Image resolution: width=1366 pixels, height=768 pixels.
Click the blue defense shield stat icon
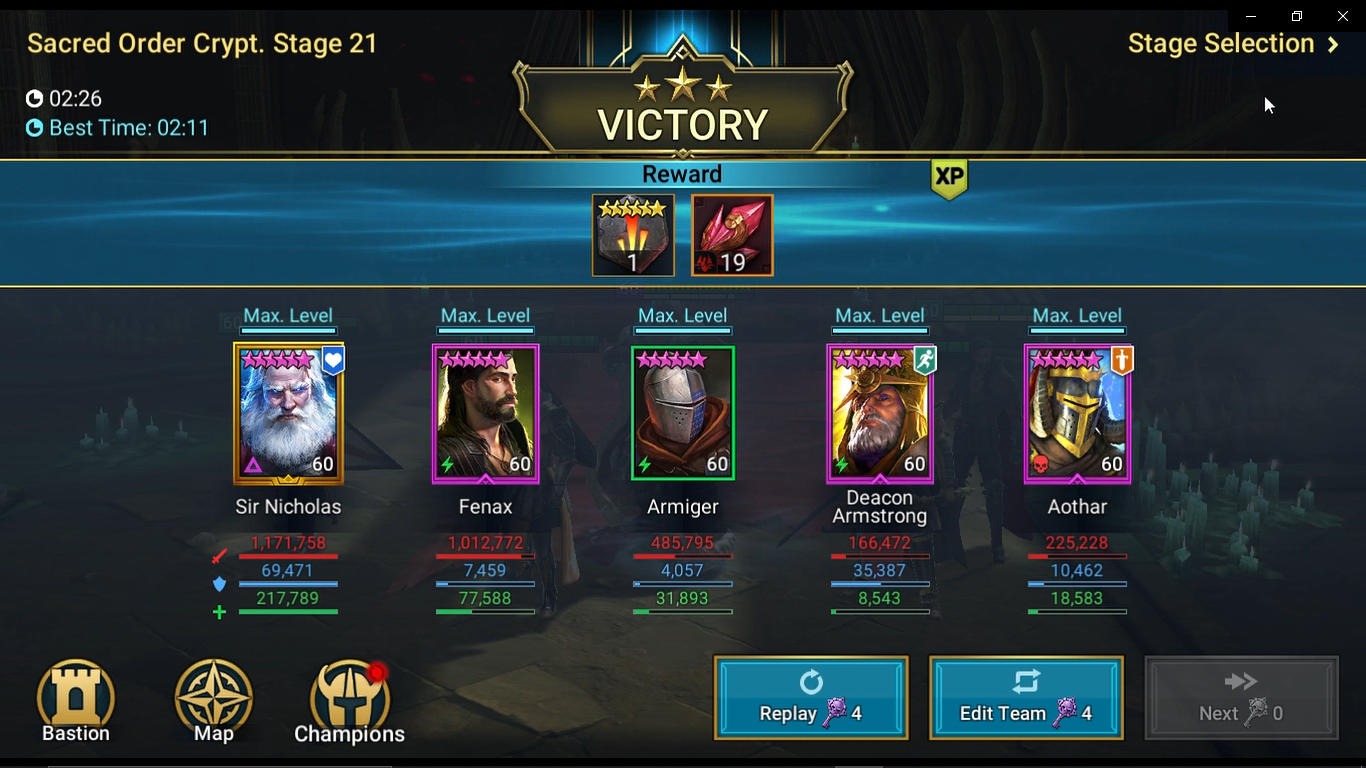coord(219,584)
